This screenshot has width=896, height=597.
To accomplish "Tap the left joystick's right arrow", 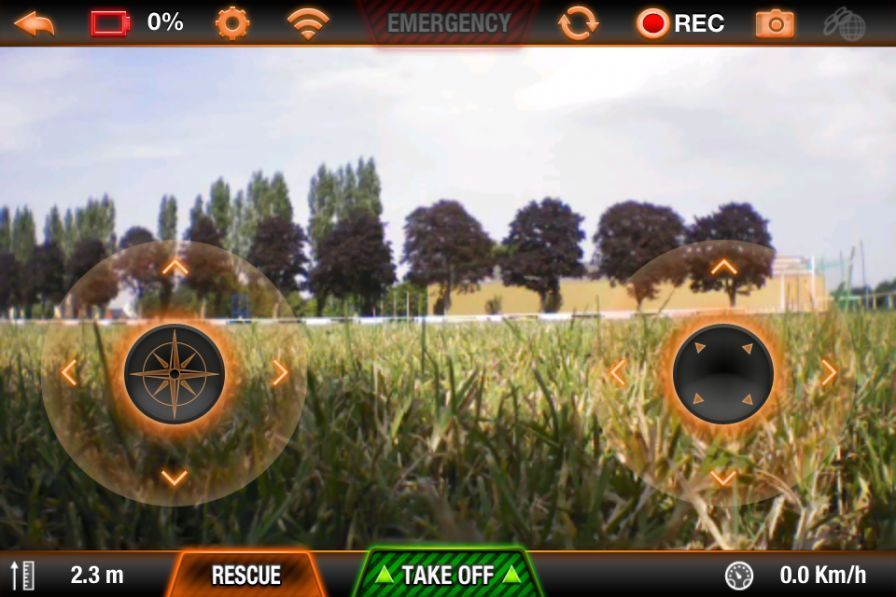I will point(280,373).
